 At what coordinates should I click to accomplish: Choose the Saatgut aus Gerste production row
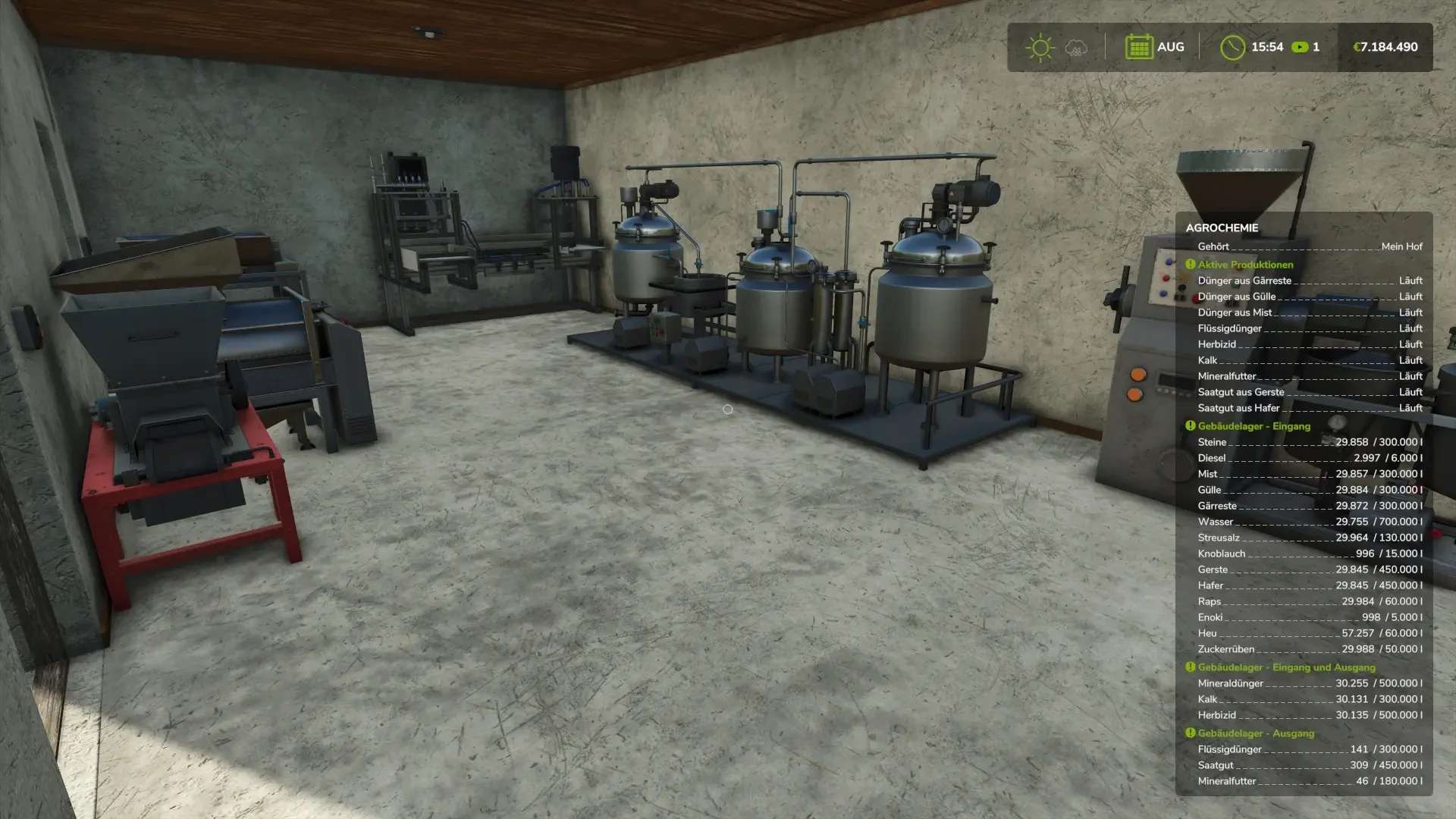tap(1309, 392)
